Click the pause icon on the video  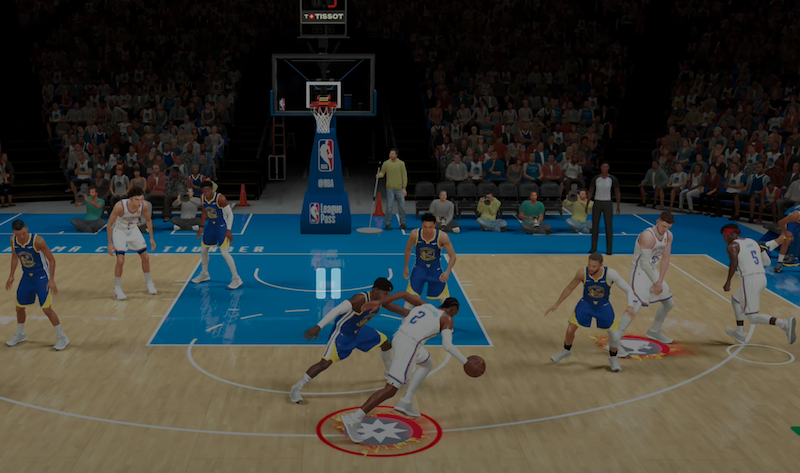click(x=328, y=283)
